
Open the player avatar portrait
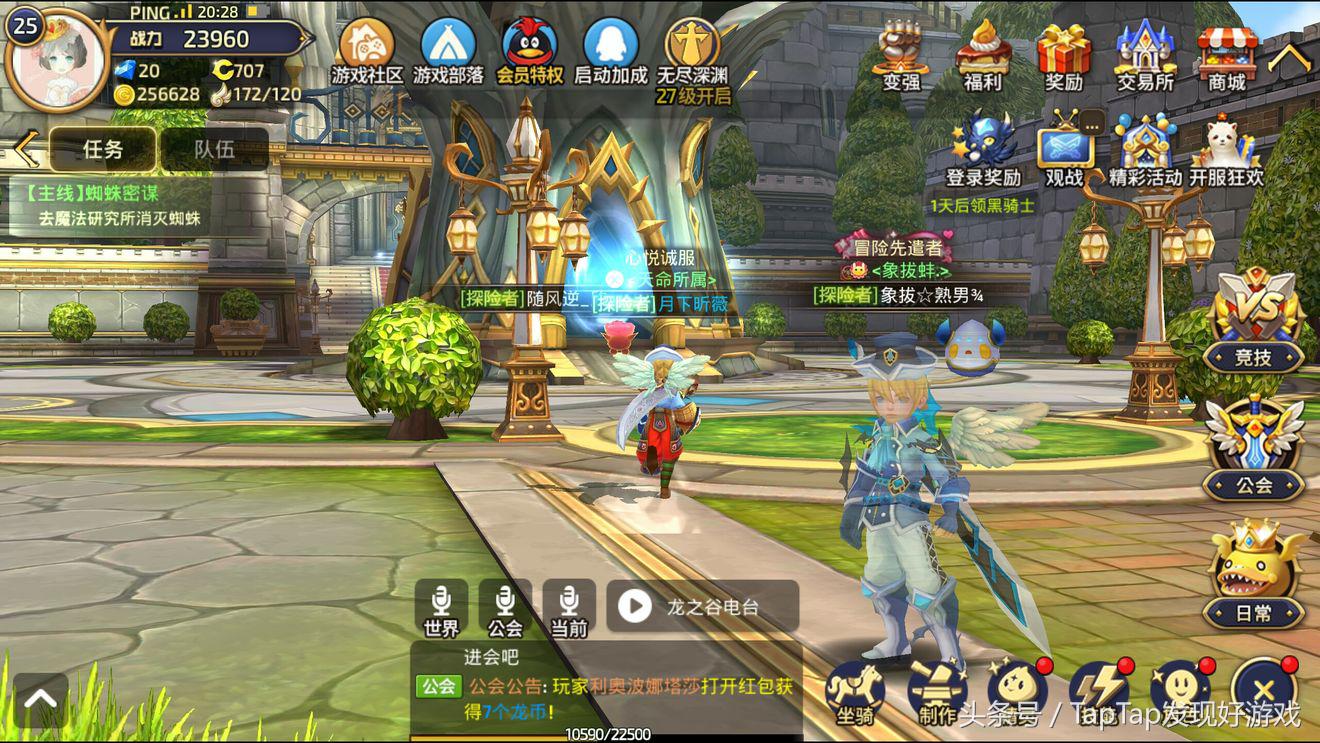[58, 58]
